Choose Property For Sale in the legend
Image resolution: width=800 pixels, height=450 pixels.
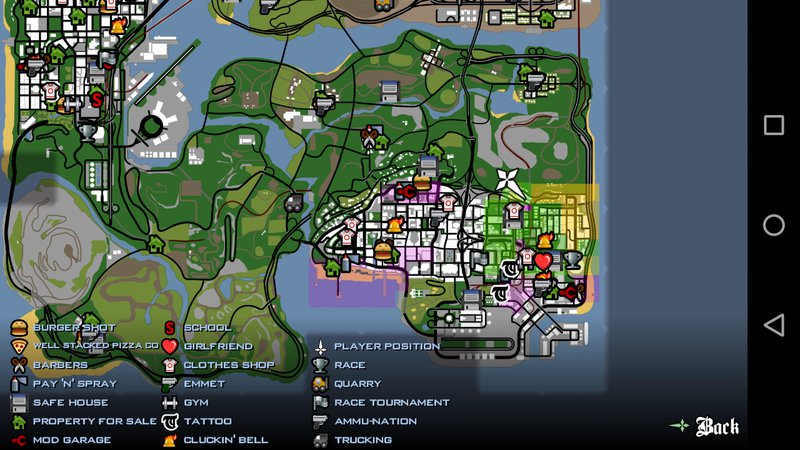point(94,421)
